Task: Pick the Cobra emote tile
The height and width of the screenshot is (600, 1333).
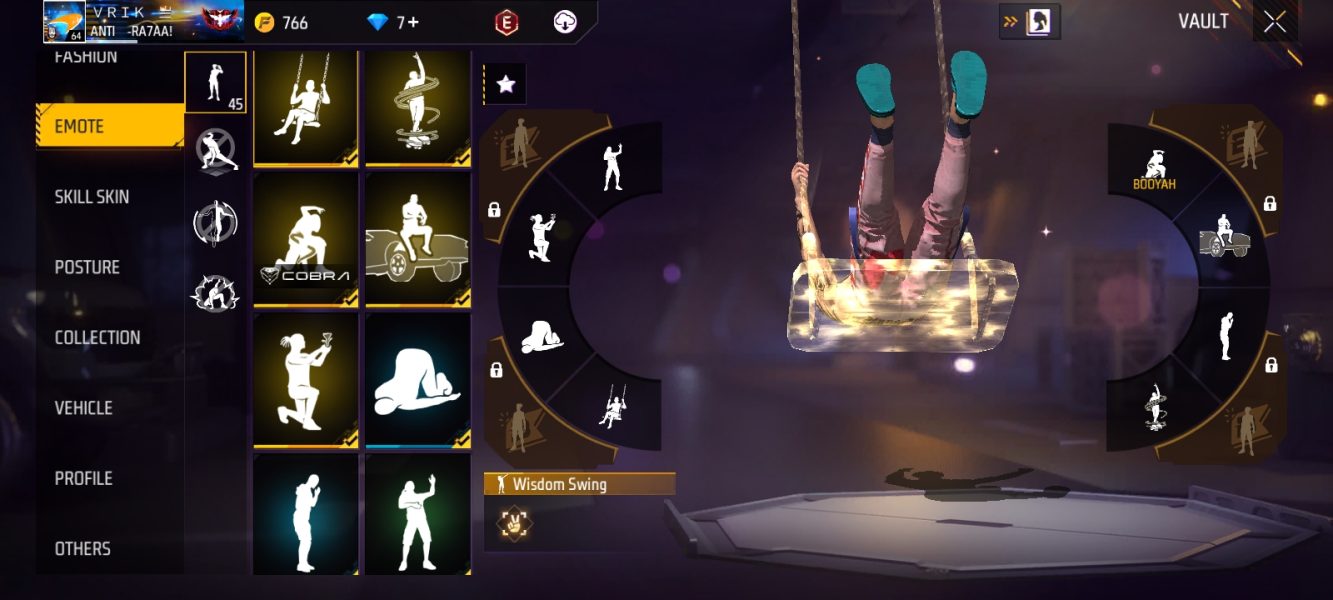Action: (x=306, y=240)
